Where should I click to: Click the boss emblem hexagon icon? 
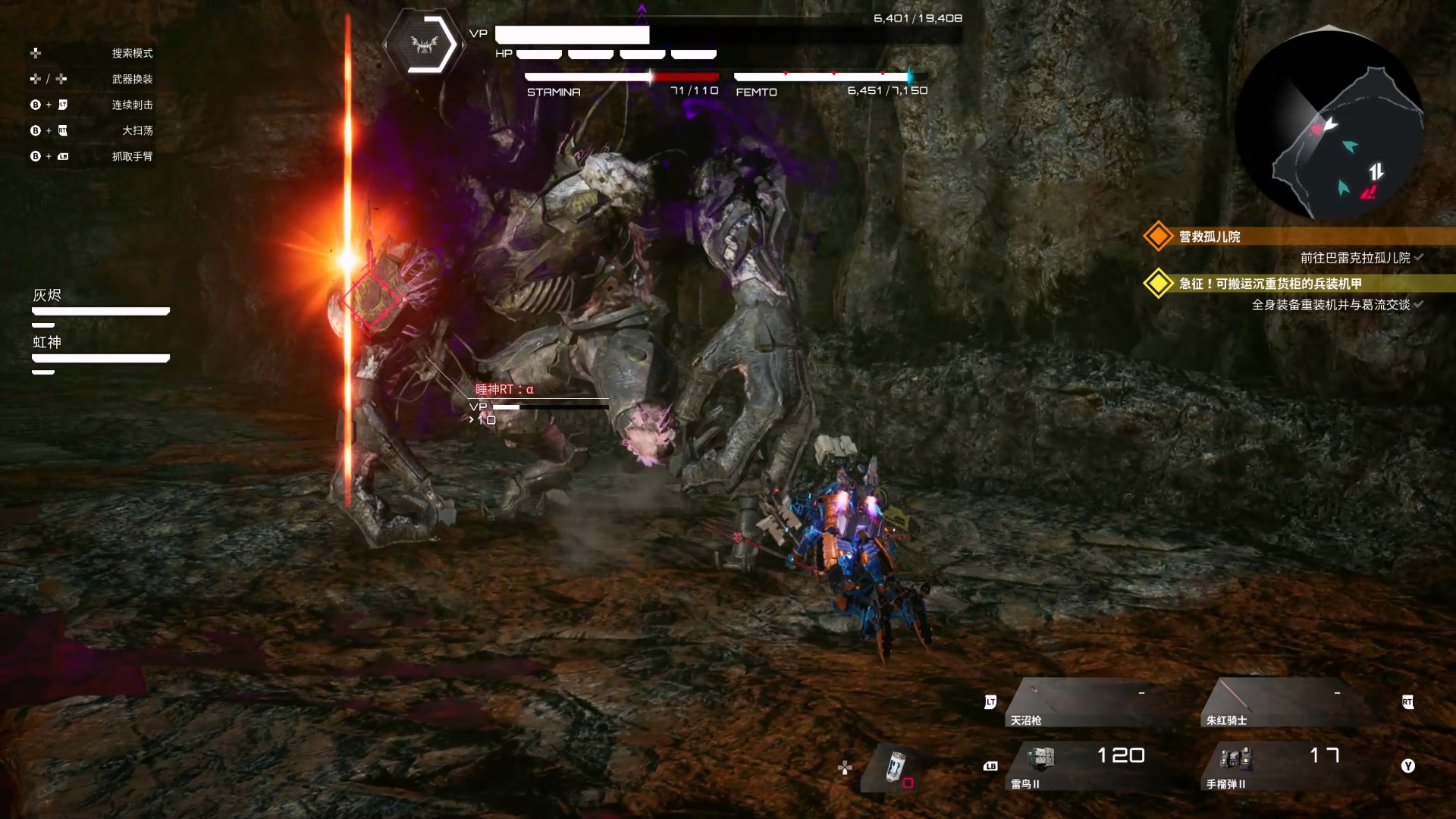point(425,44)
